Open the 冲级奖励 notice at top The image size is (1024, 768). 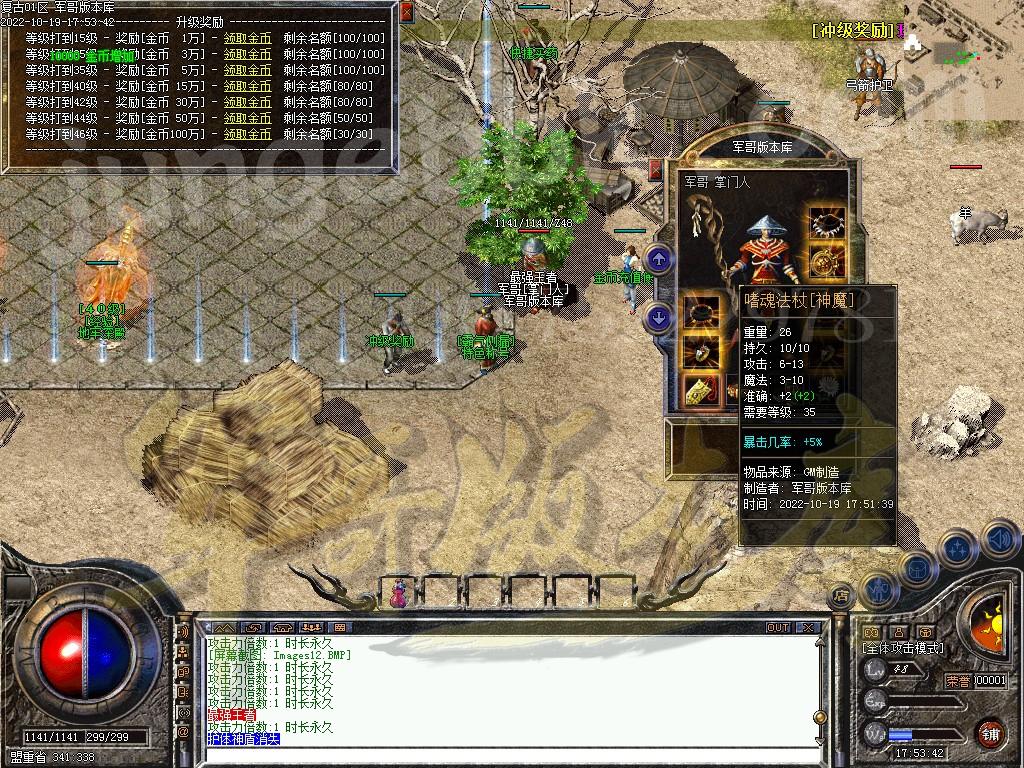point(853,30)
